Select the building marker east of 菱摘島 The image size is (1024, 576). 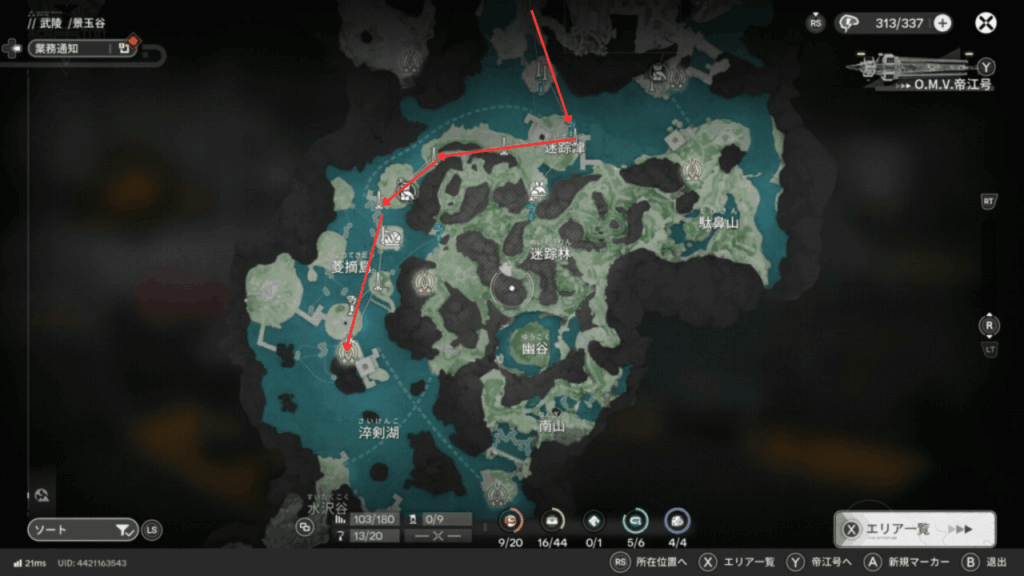click(392, 239)
